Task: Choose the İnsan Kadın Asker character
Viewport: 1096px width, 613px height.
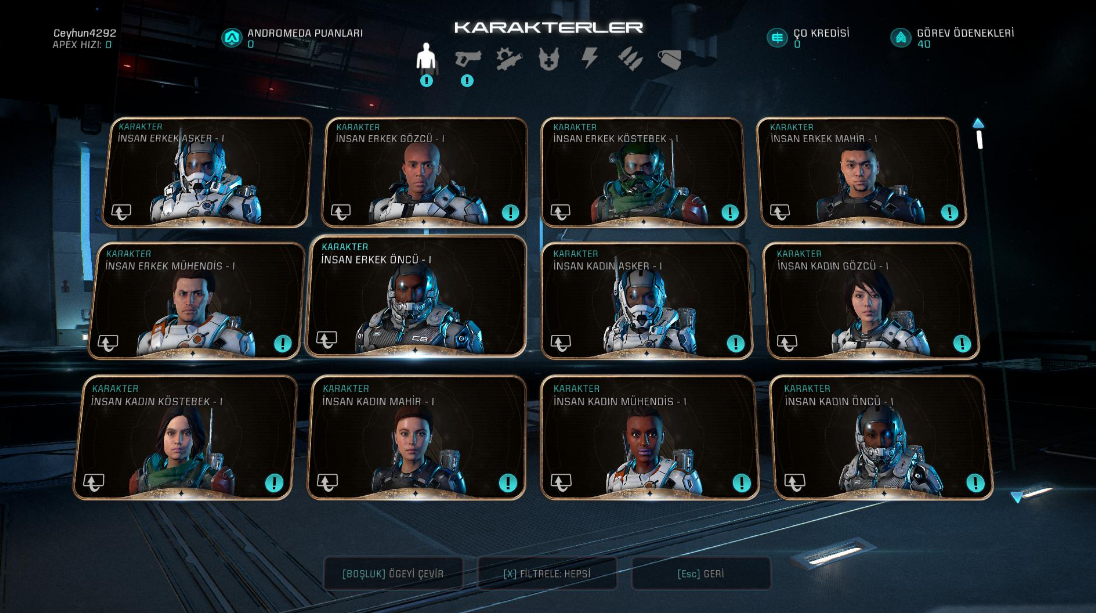Action: 645,300
